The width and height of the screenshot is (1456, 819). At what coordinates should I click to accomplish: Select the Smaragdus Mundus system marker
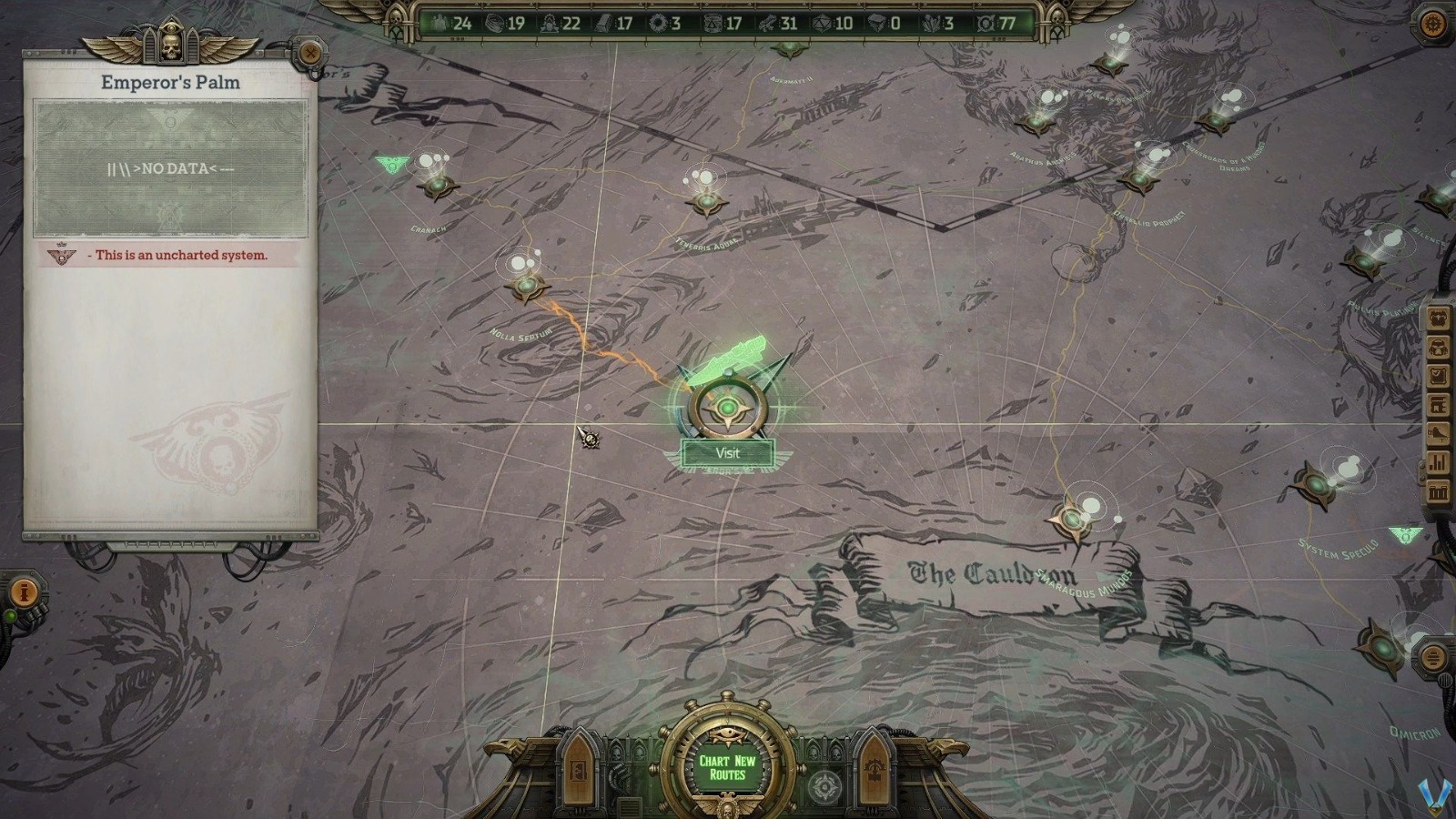pos(1074,519)
